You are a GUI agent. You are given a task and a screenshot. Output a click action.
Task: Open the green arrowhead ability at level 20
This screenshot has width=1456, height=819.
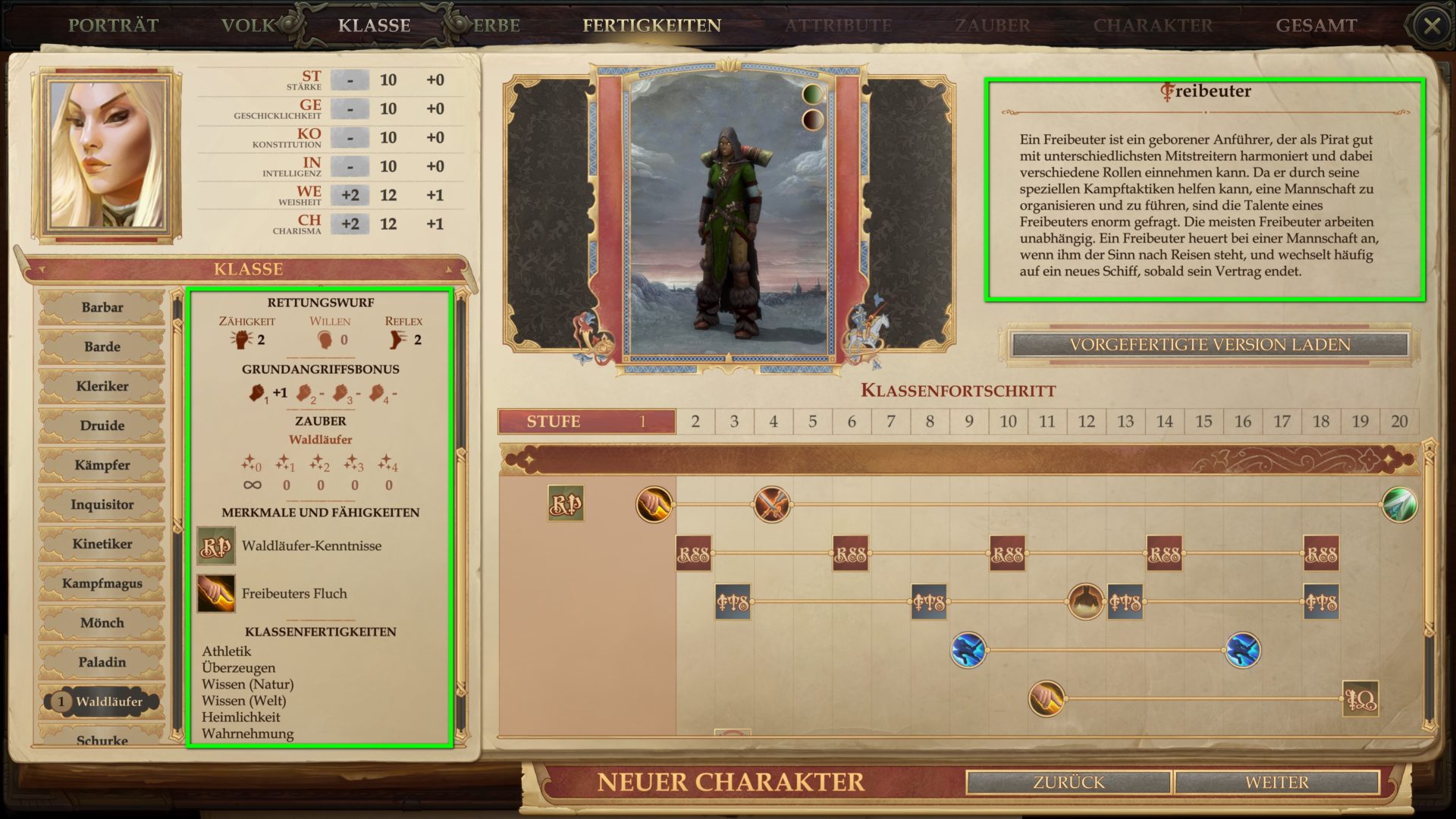pos(1399,504)
